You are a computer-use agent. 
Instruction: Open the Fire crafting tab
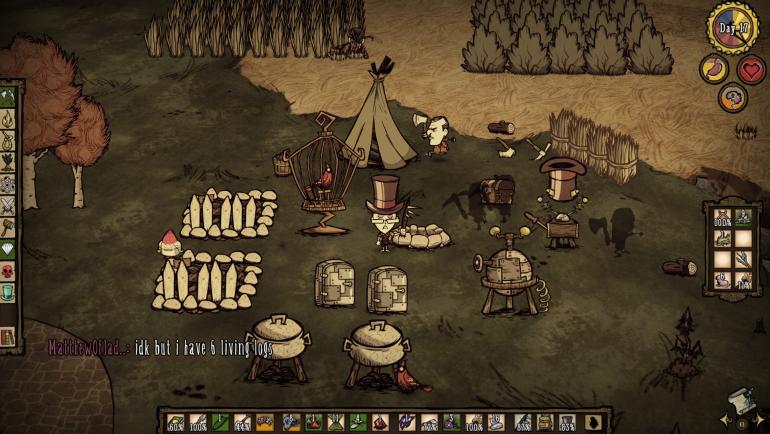[9, 120]
